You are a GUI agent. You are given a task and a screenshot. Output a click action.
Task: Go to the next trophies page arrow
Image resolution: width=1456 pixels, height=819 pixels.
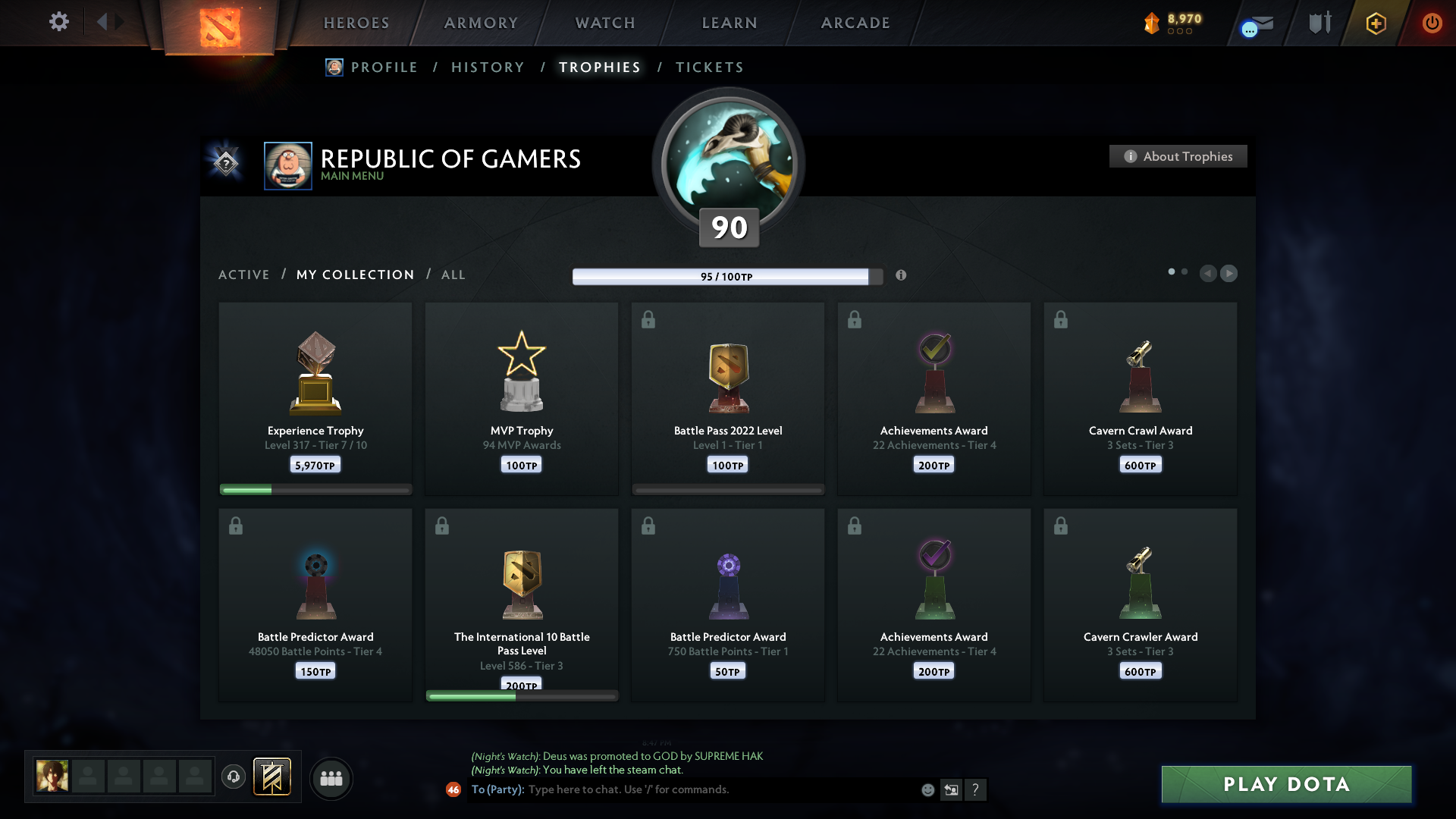(1229, 274)
